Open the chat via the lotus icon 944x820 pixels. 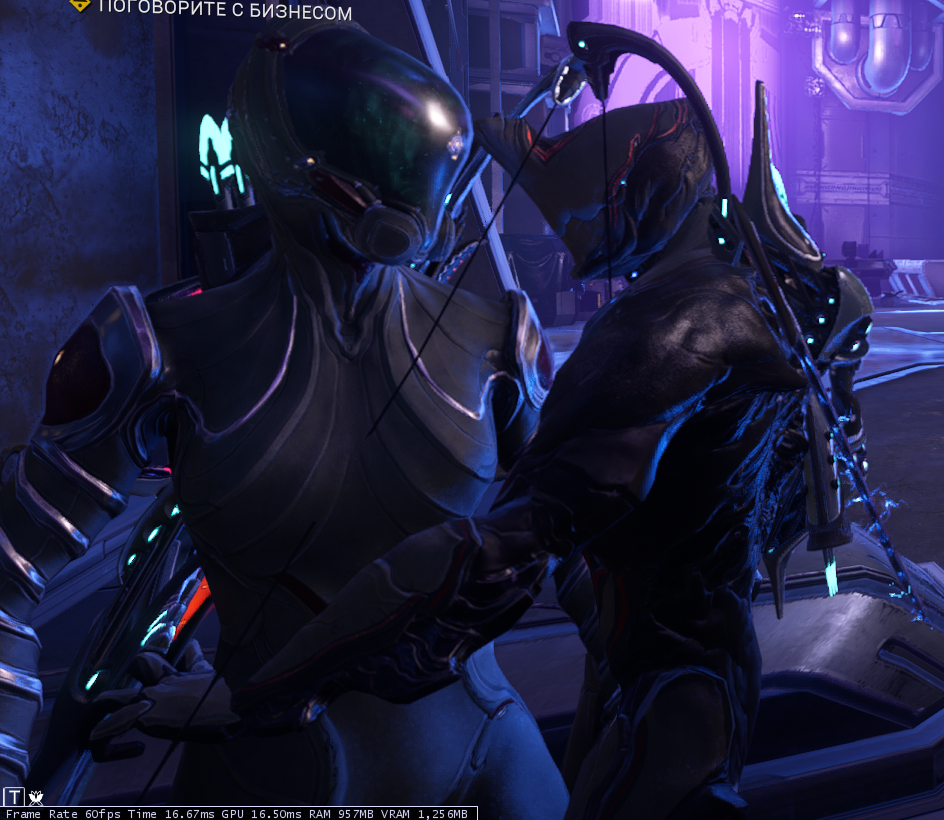[37, 797]
